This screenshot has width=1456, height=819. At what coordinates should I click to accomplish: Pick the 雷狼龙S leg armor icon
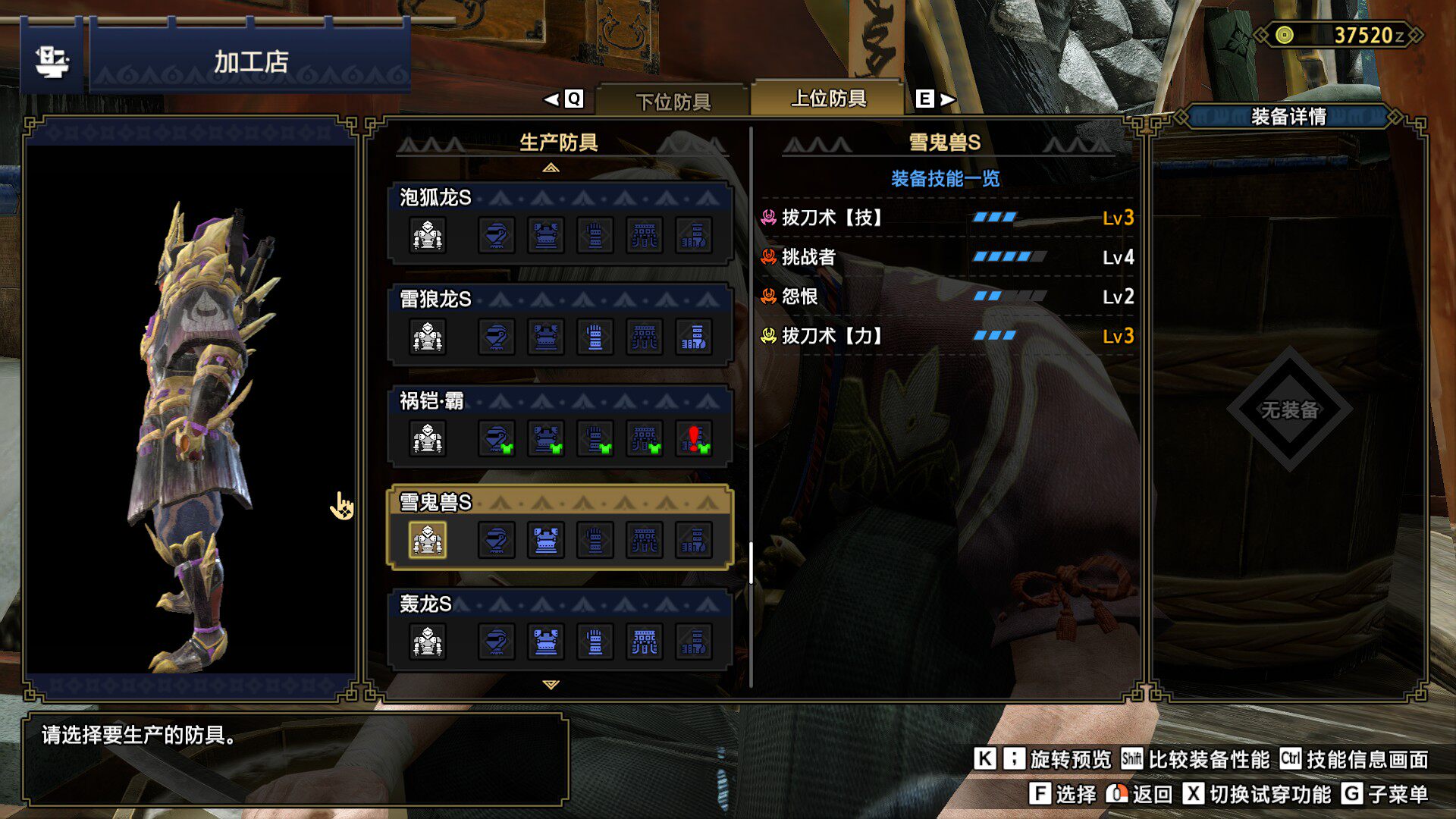[x=694, y=337]
